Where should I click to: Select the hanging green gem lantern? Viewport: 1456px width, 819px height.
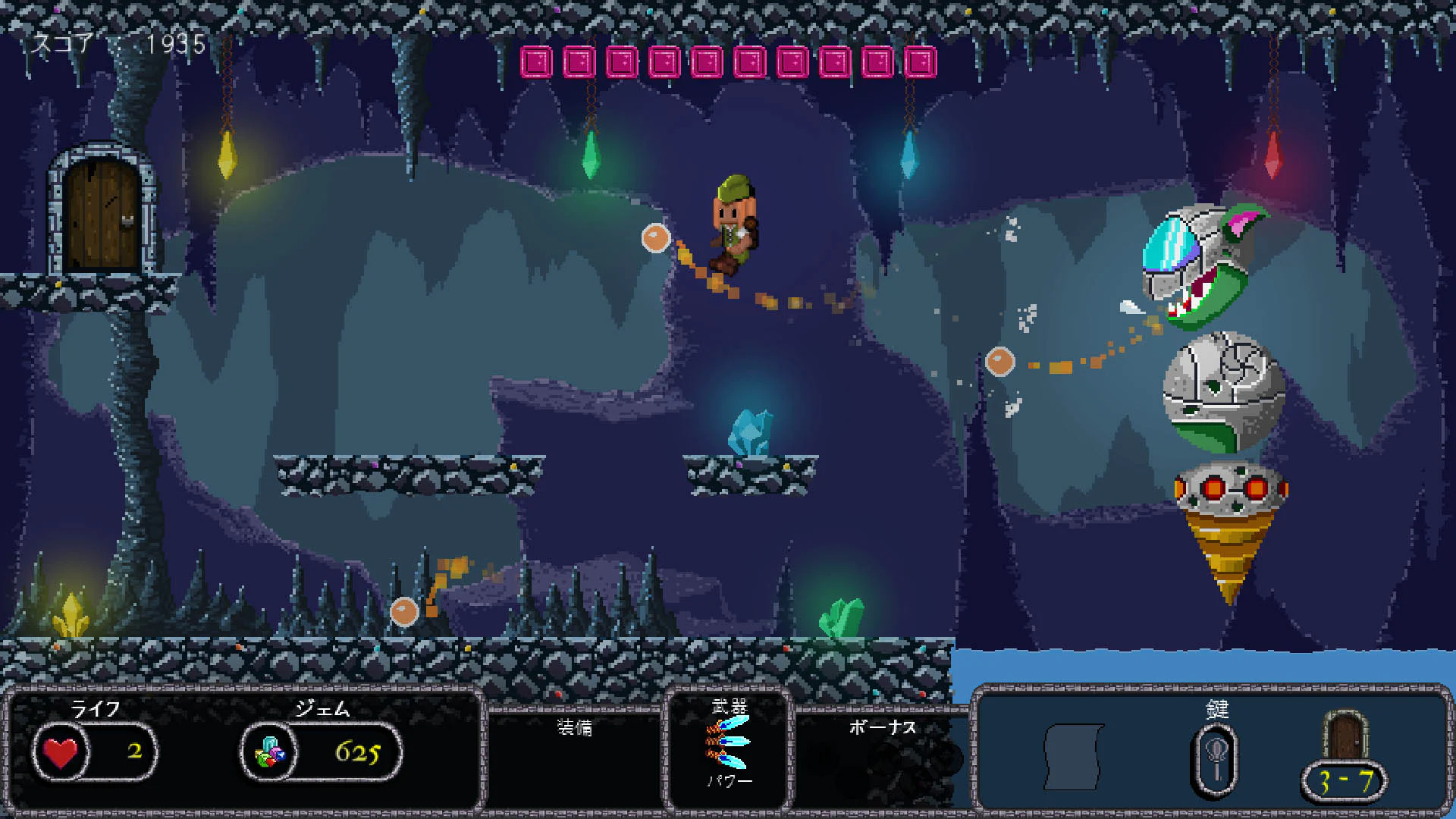pyautogui.click(x=591, y=155)
